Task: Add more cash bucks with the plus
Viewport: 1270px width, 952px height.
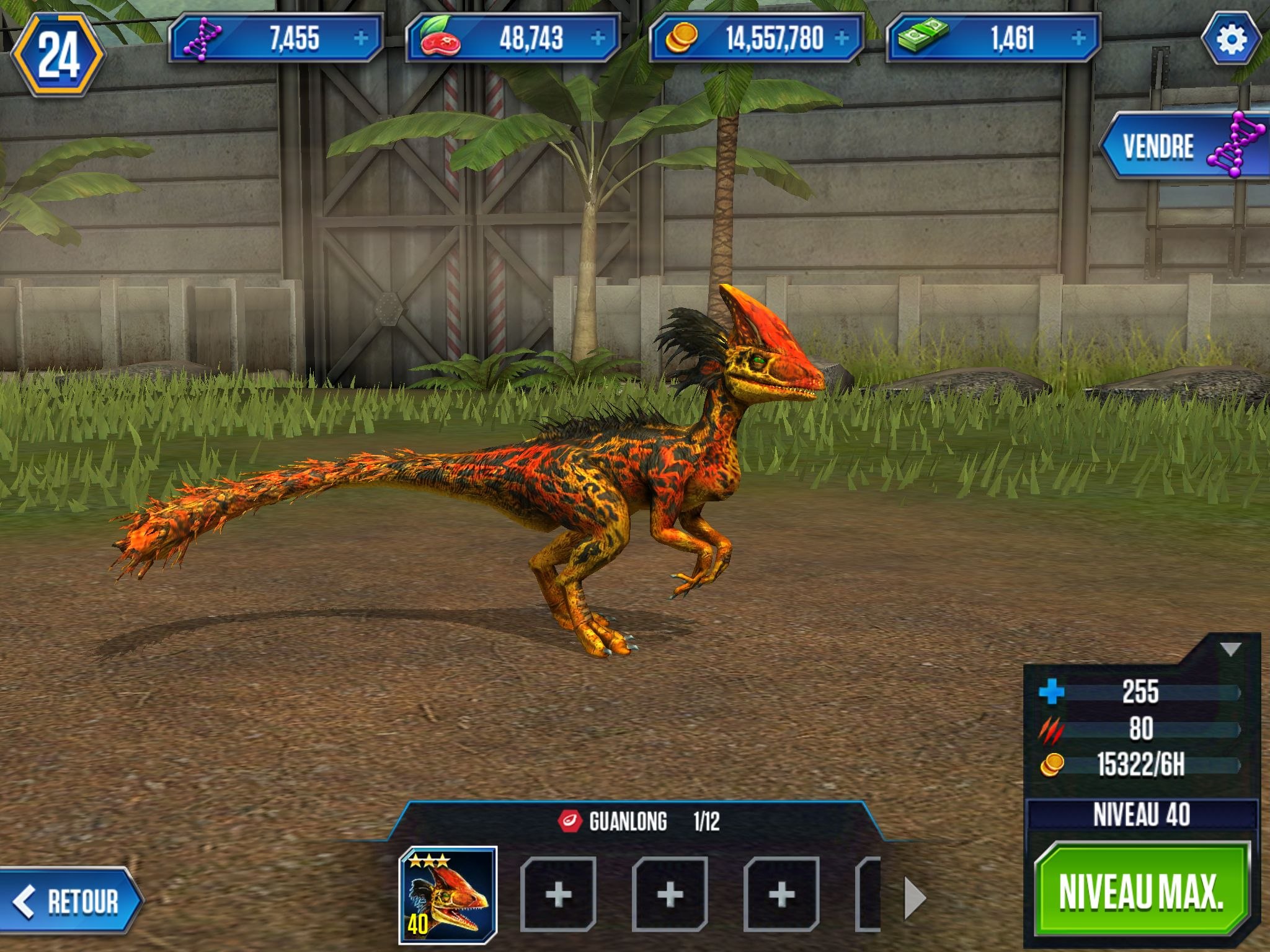Action: coord(1078,38)
